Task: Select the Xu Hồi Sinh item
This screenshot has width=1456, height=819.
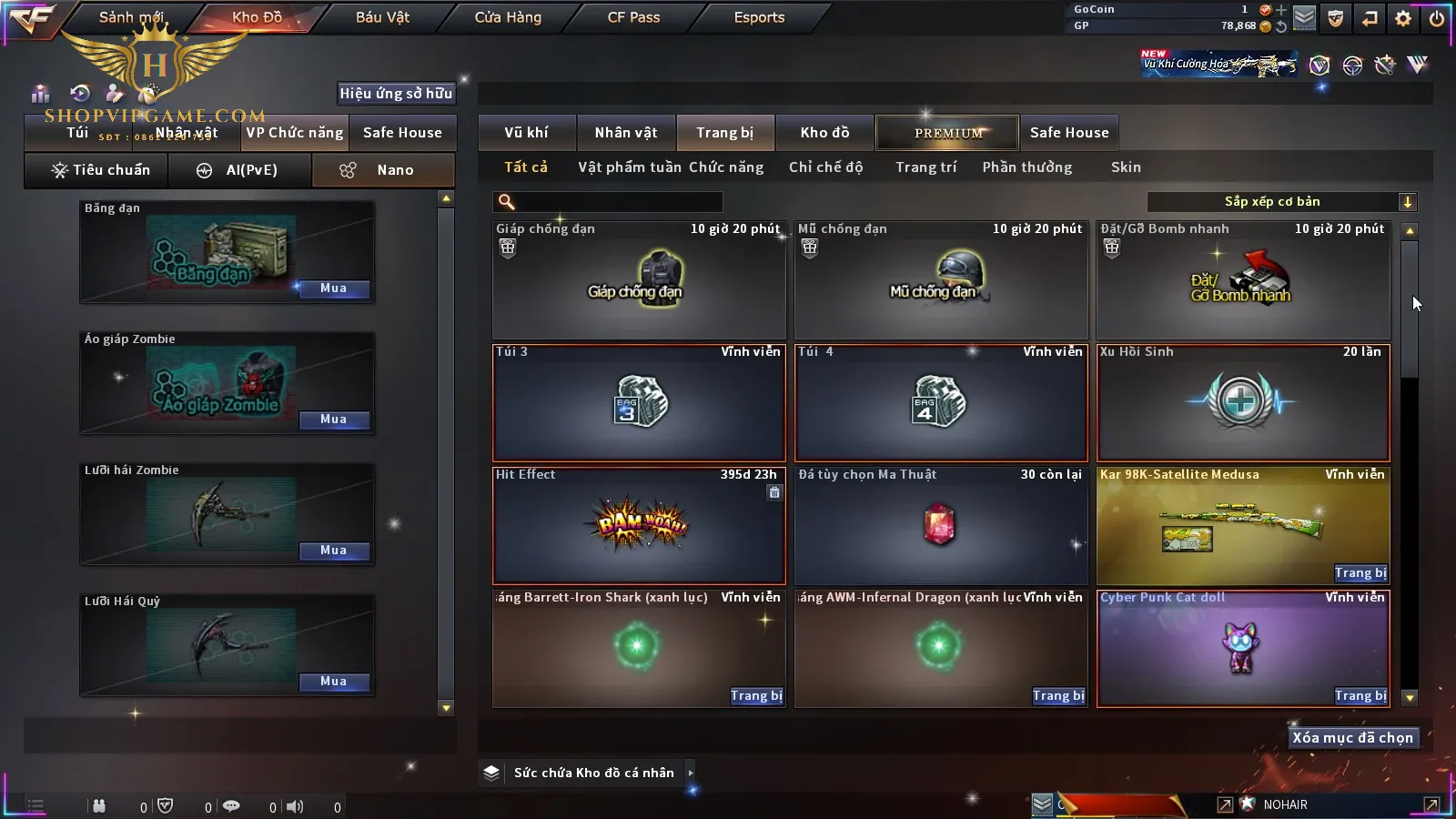Action: coord(1243,403)
